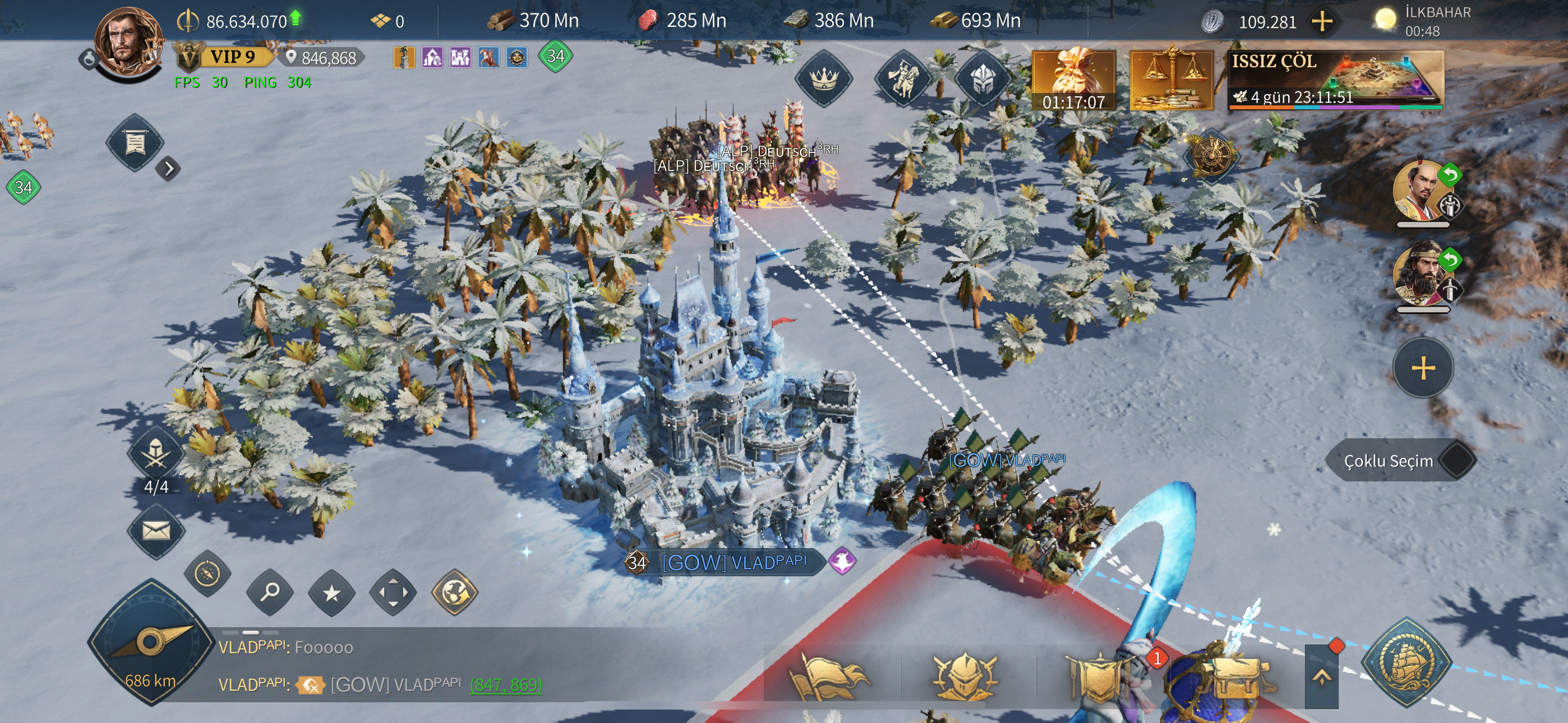Open the magnifying glass search
This screenshot has width=1568, height=723.
270,592
